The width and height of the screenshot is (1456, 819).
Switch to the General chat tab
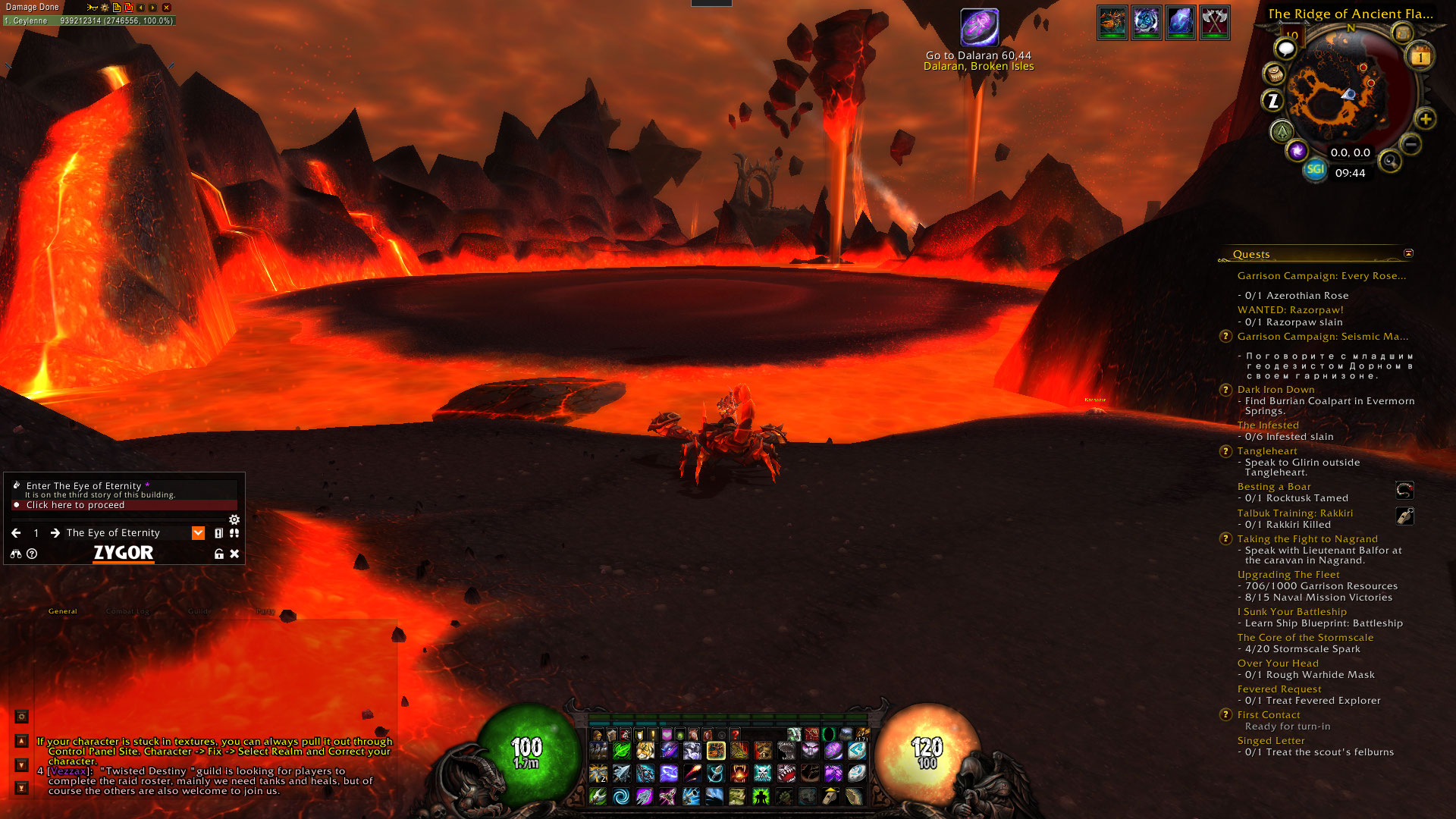coord(63,611)
